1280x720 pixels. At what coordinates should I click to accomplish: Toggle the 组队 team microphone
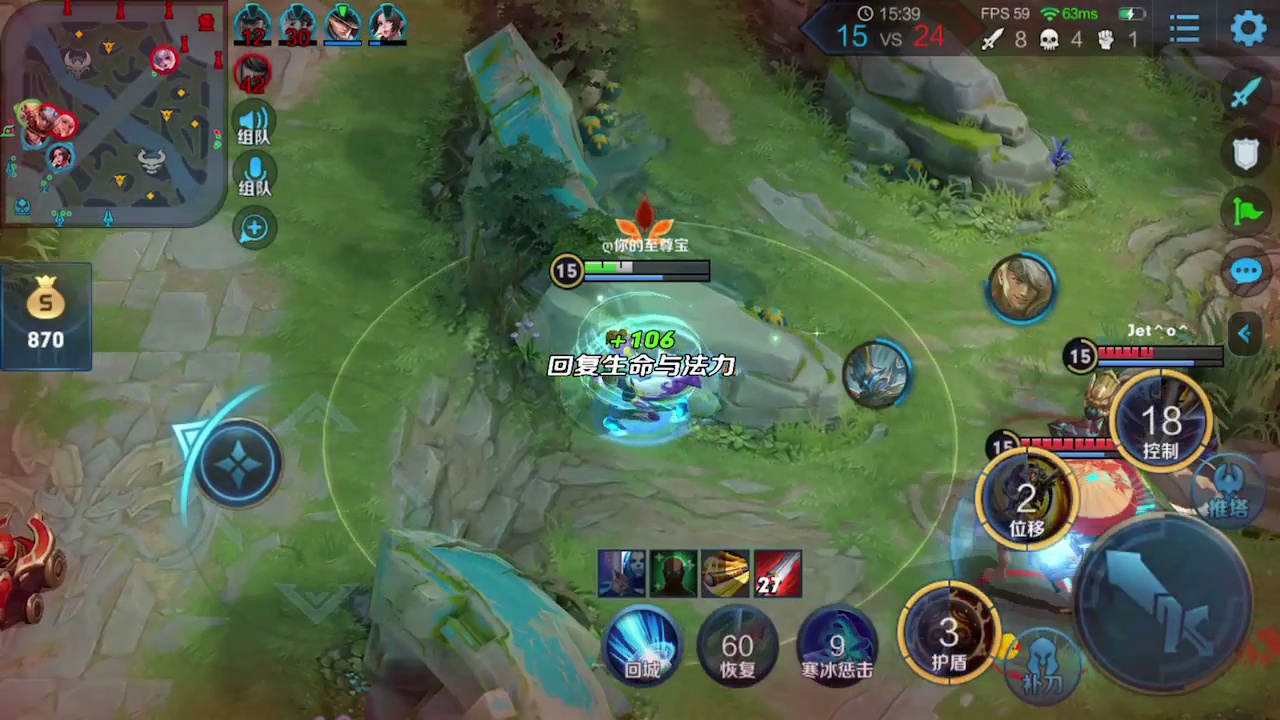255,176
